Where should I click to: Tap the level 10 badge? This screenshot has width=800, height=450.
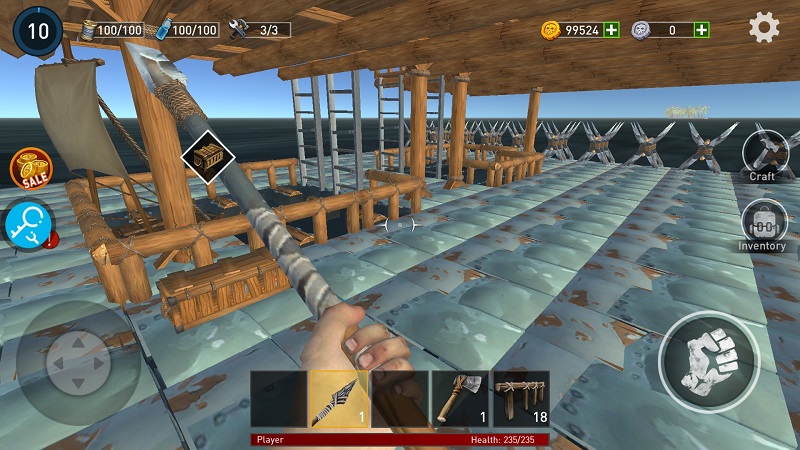tap(37, 30)
